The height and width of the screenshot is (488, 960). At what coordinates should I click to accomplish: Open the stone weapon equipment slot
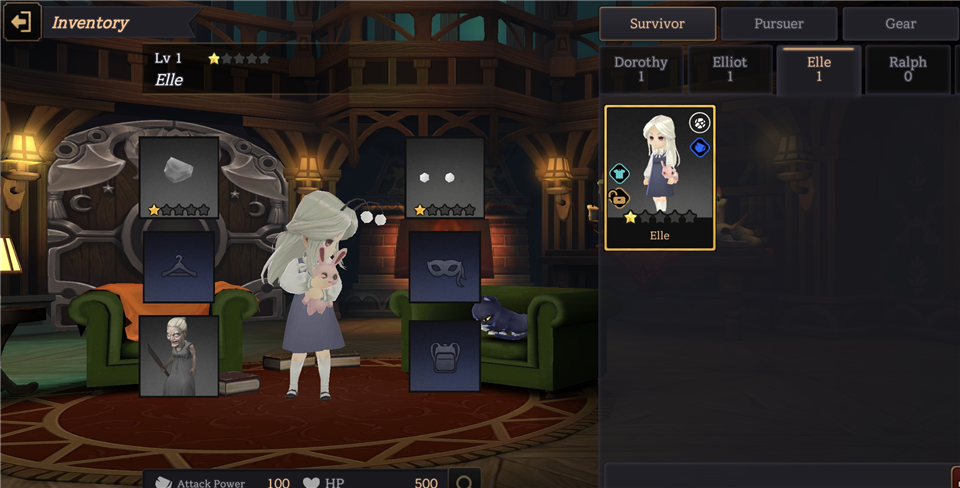180,177
